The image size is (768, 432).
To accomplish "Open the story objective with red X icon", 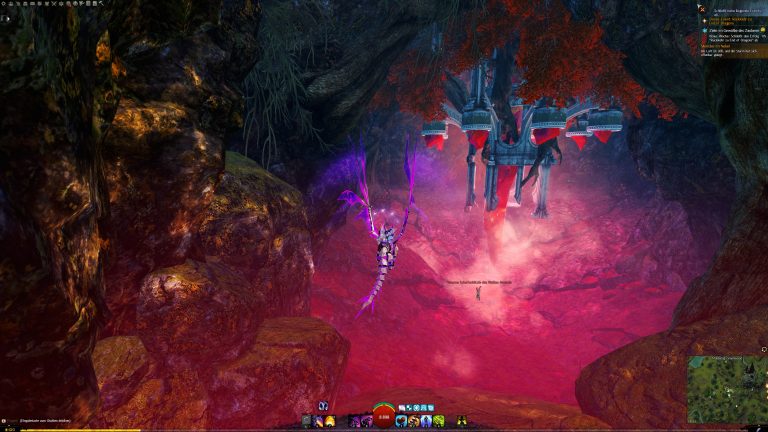I will [x=702, y=9].
